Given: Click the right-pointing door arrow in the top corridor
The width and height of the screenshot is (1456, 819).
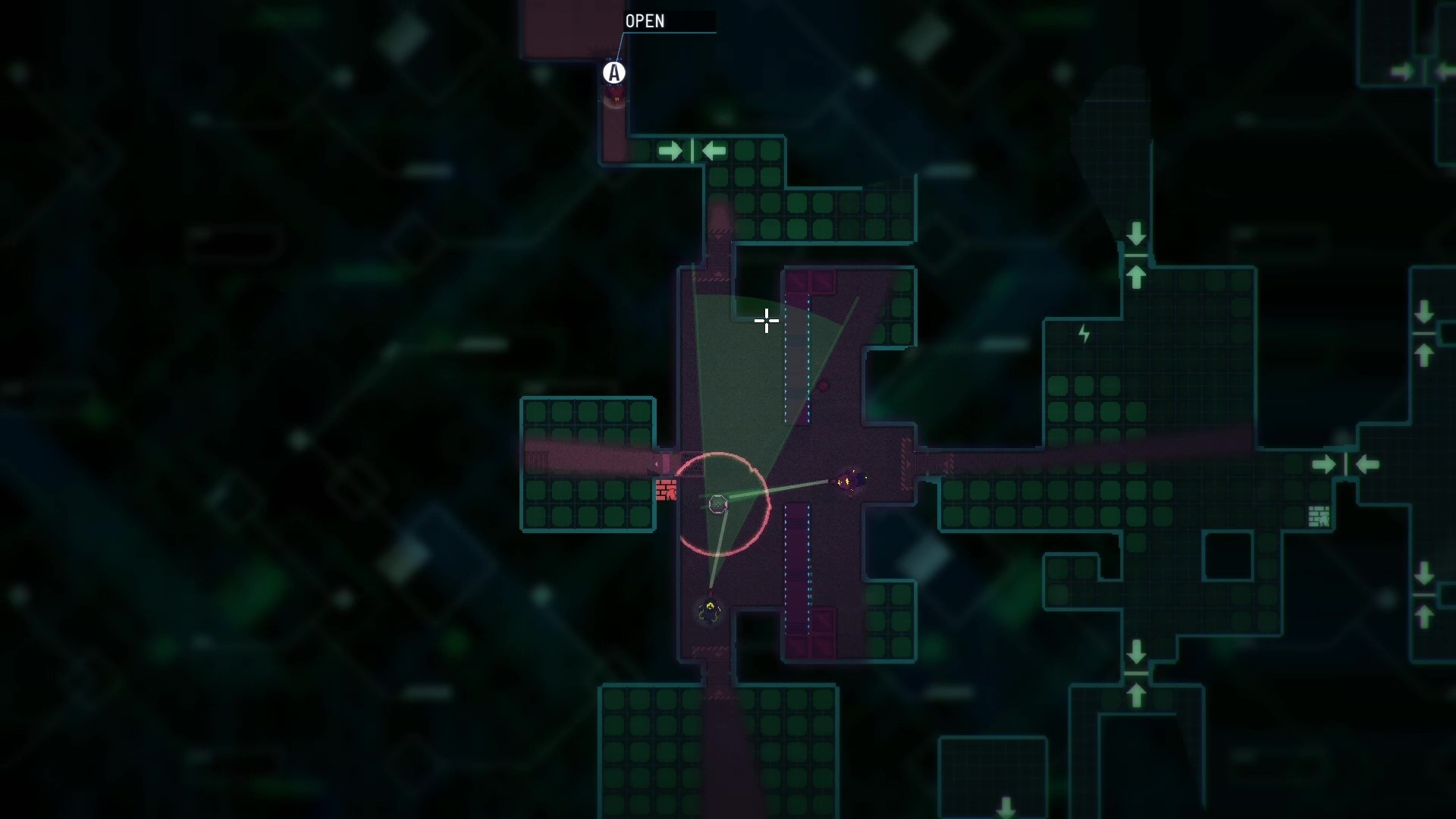Looking at the screenshot, I should tap(672, 150).
